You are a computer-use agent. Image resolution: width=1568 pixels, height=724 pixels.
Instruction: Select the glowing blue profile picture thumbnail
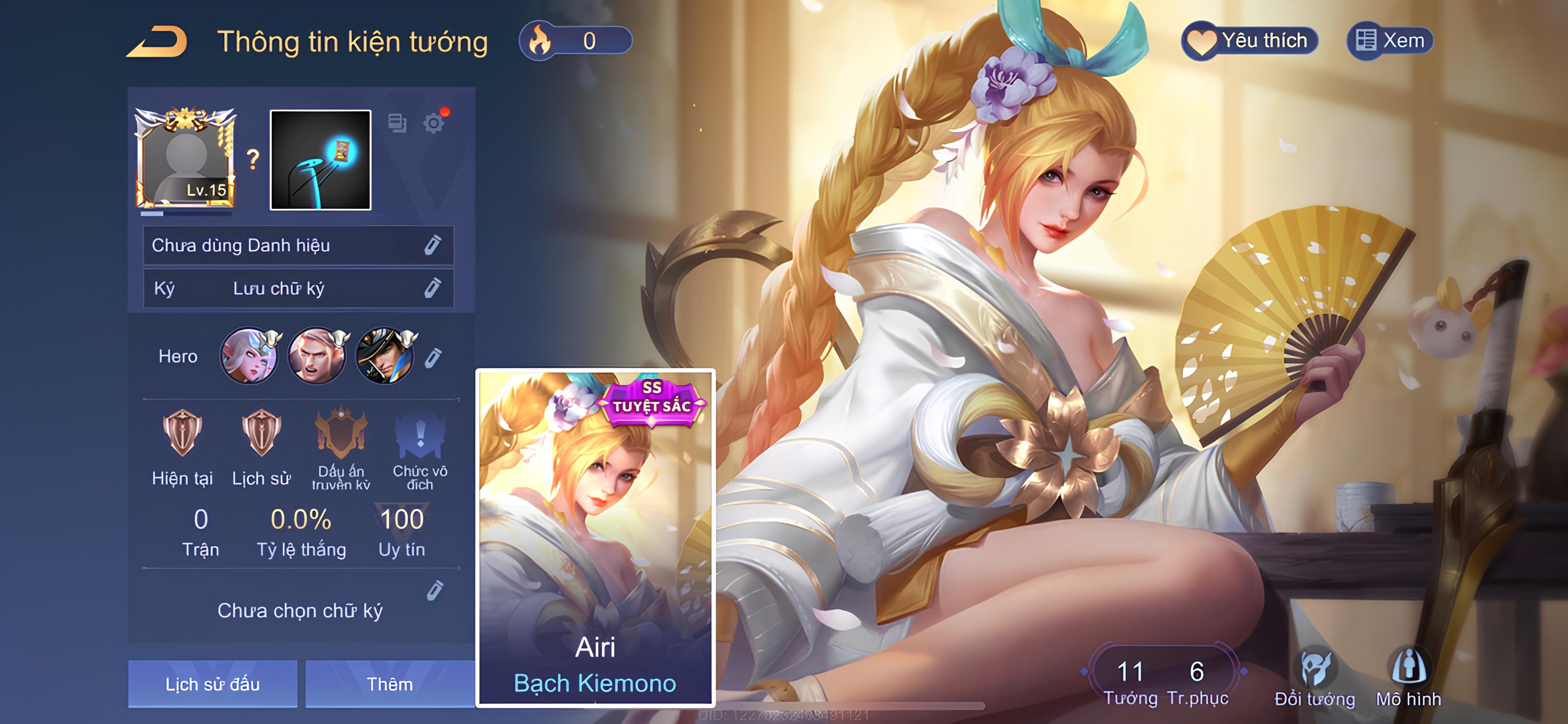click(320, 160)
